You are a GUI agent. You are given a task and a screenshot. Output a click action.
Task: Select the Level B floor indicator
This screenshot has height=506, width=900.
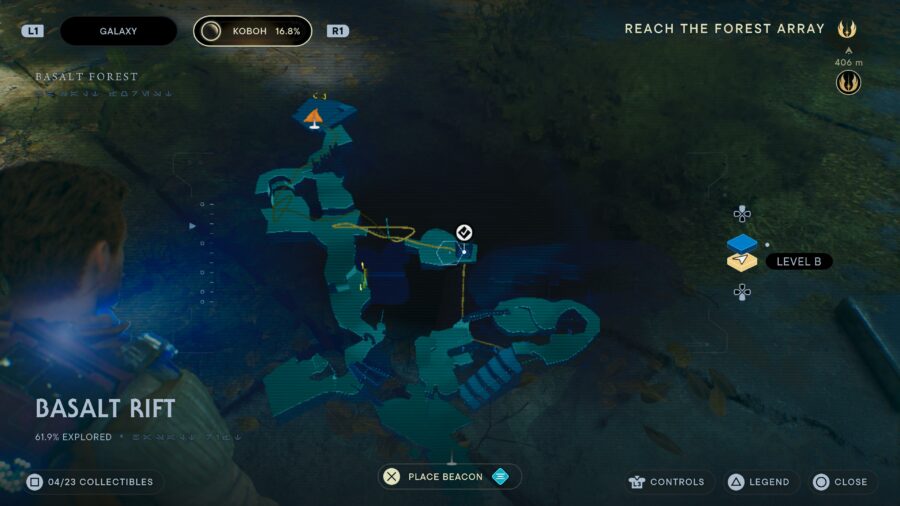click(798, 262)
